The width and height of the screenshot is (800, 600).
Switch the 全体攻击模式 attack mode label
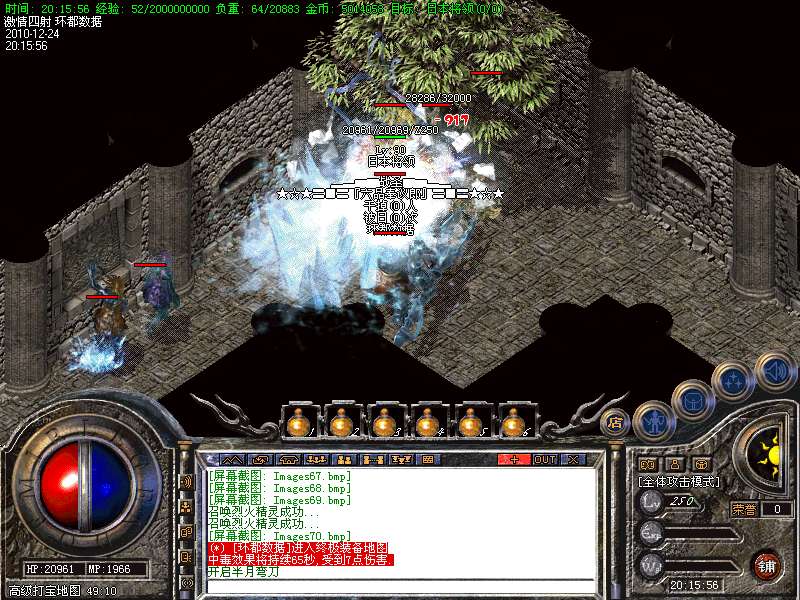(680, 481)
